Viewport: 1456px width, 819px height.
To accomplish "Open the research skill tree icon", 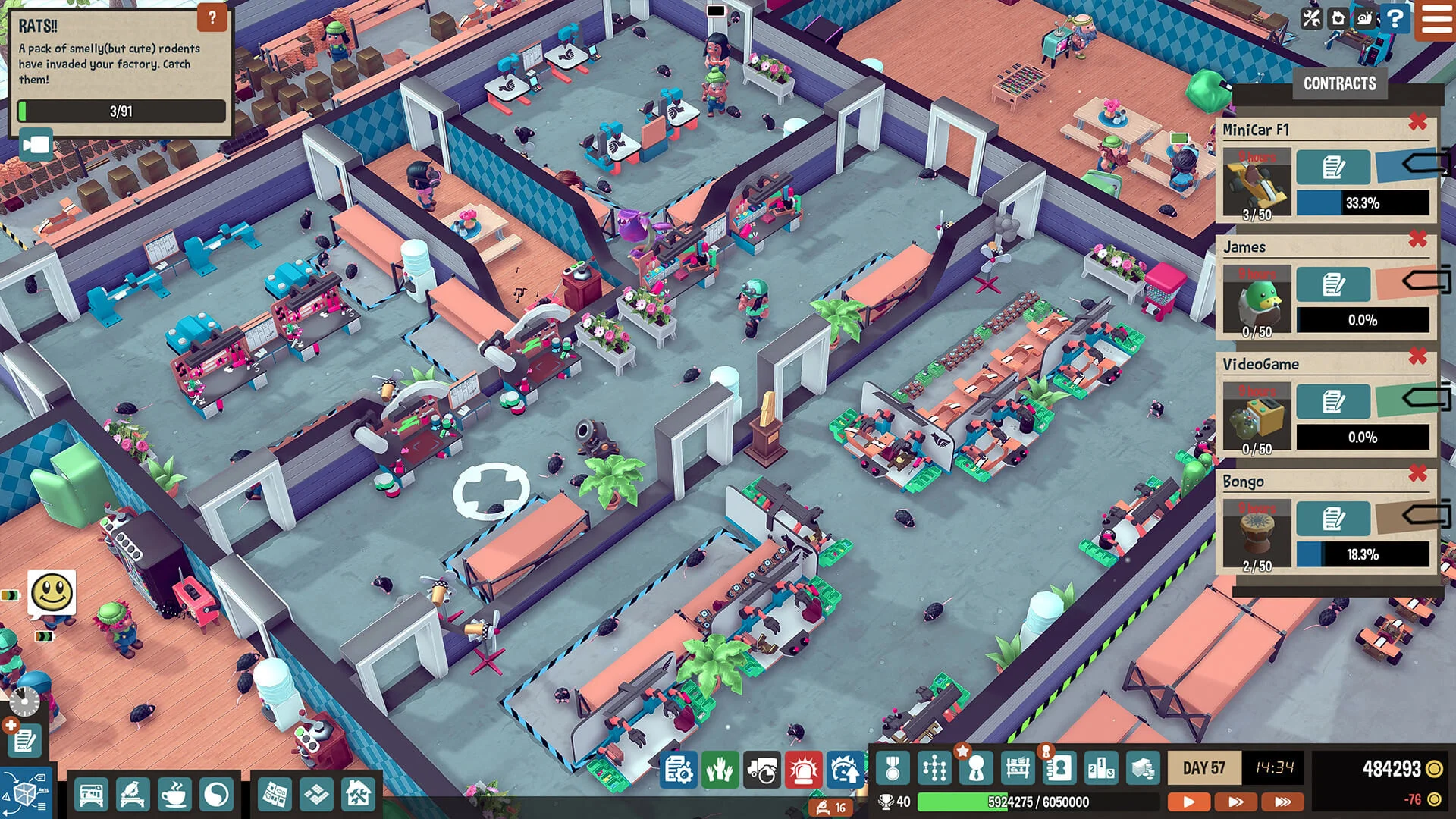I will (x=934, y=768).
